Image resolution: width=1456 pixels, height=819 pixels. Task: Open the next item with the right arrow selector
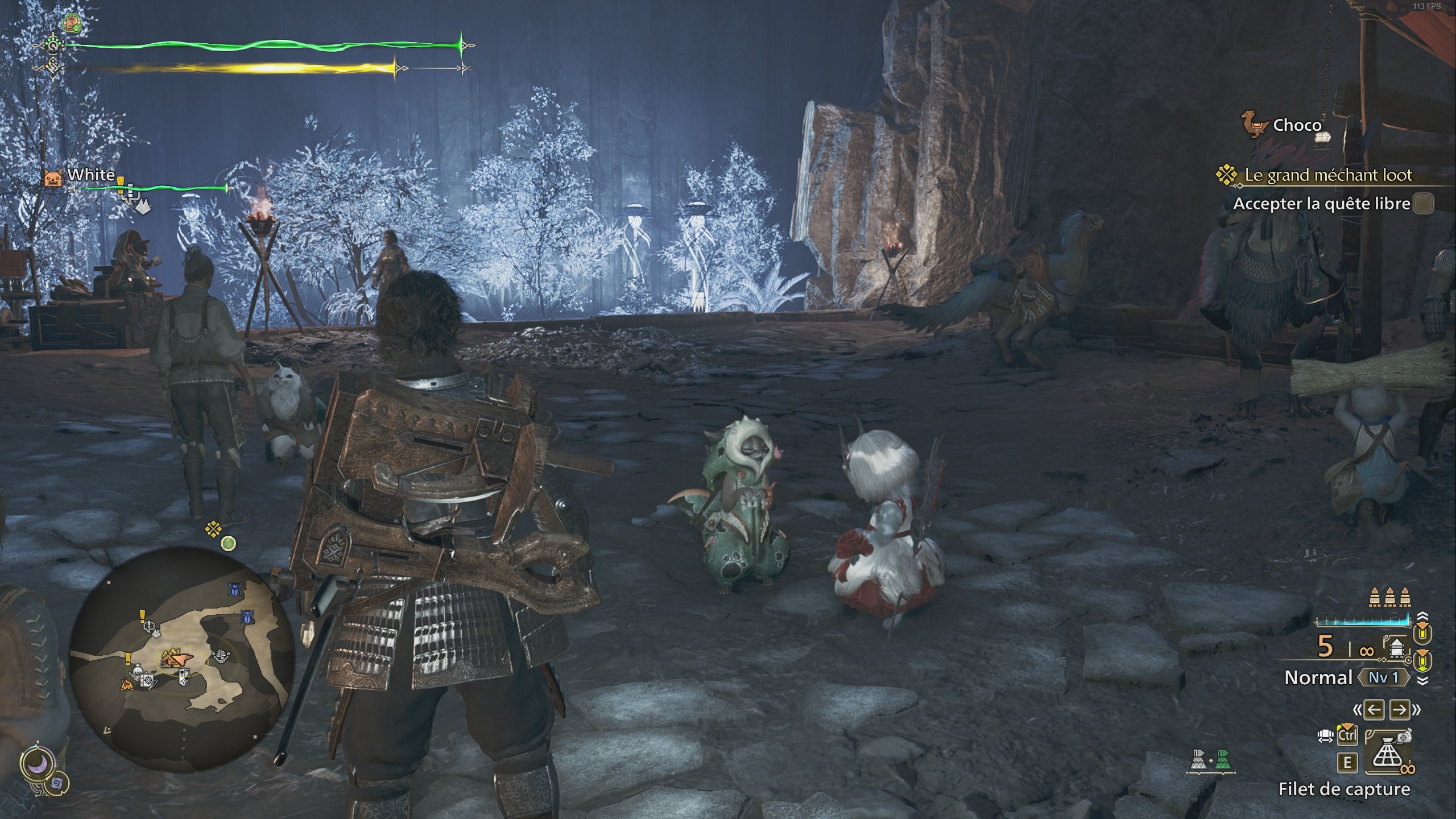[x=1399, y=709]
